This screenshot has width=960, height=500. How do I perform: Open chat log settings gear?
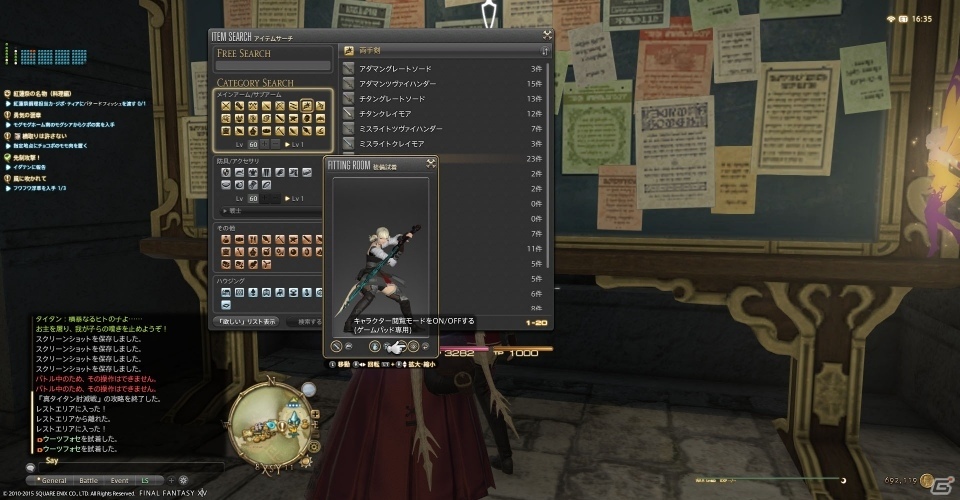click(x=183, y=480)
